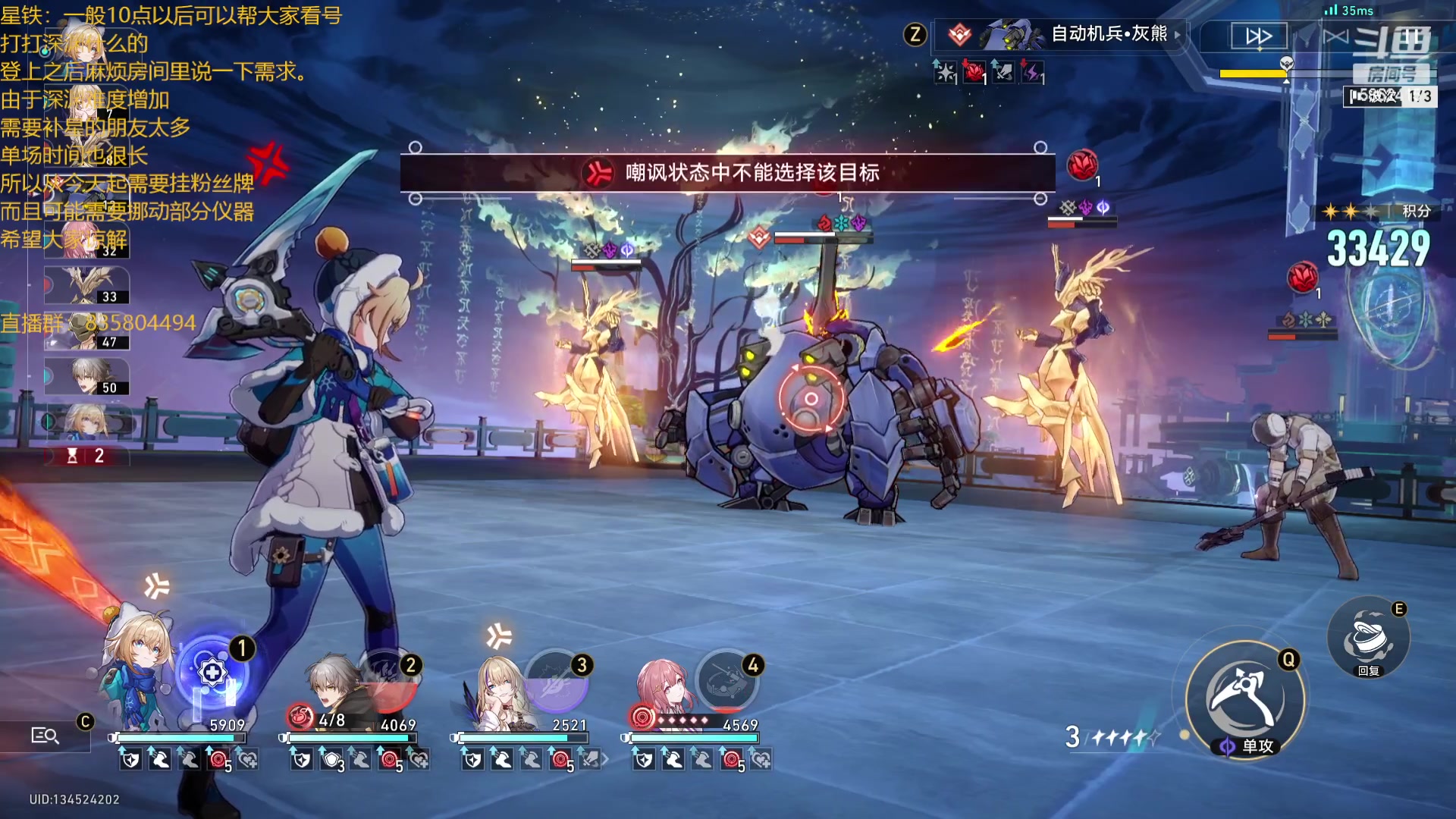Select the blonde character's purple ultimate icon
Image resolution: width=1456 pixels, height=819 pixels.
557,681
